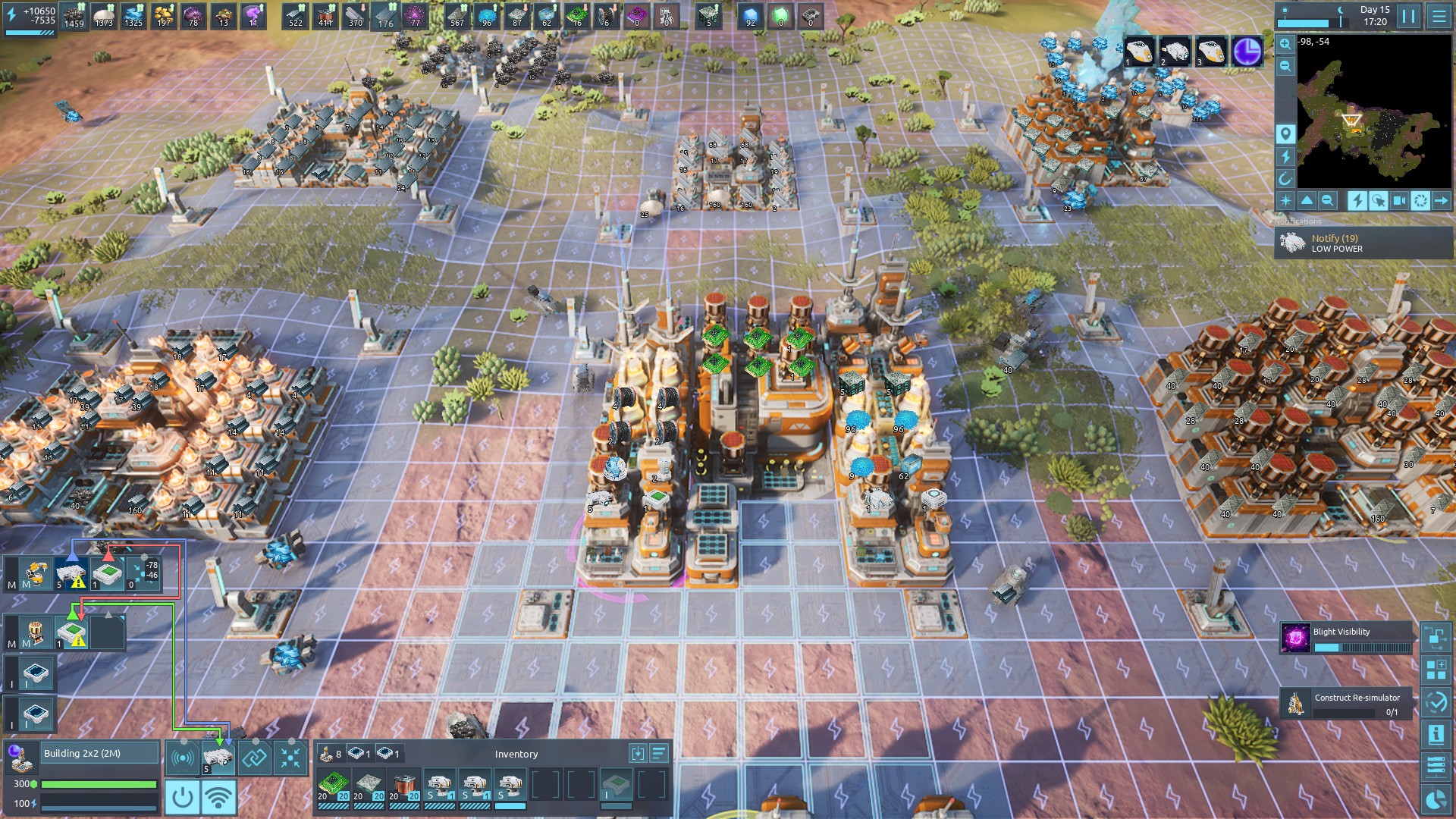Screen dimensions: 1456x819
Task: Click the inventory sort button
Action: pos(658,753)
